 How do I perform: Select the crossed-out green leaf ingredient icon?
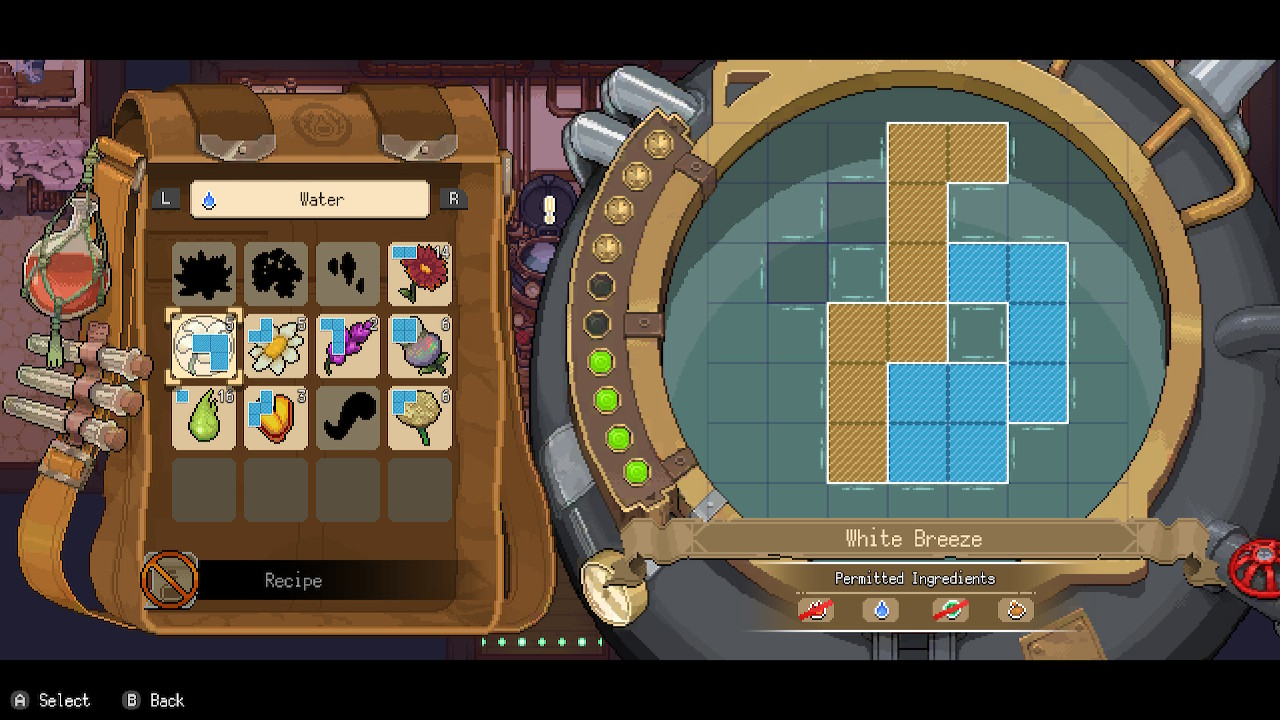click(949, 609)
